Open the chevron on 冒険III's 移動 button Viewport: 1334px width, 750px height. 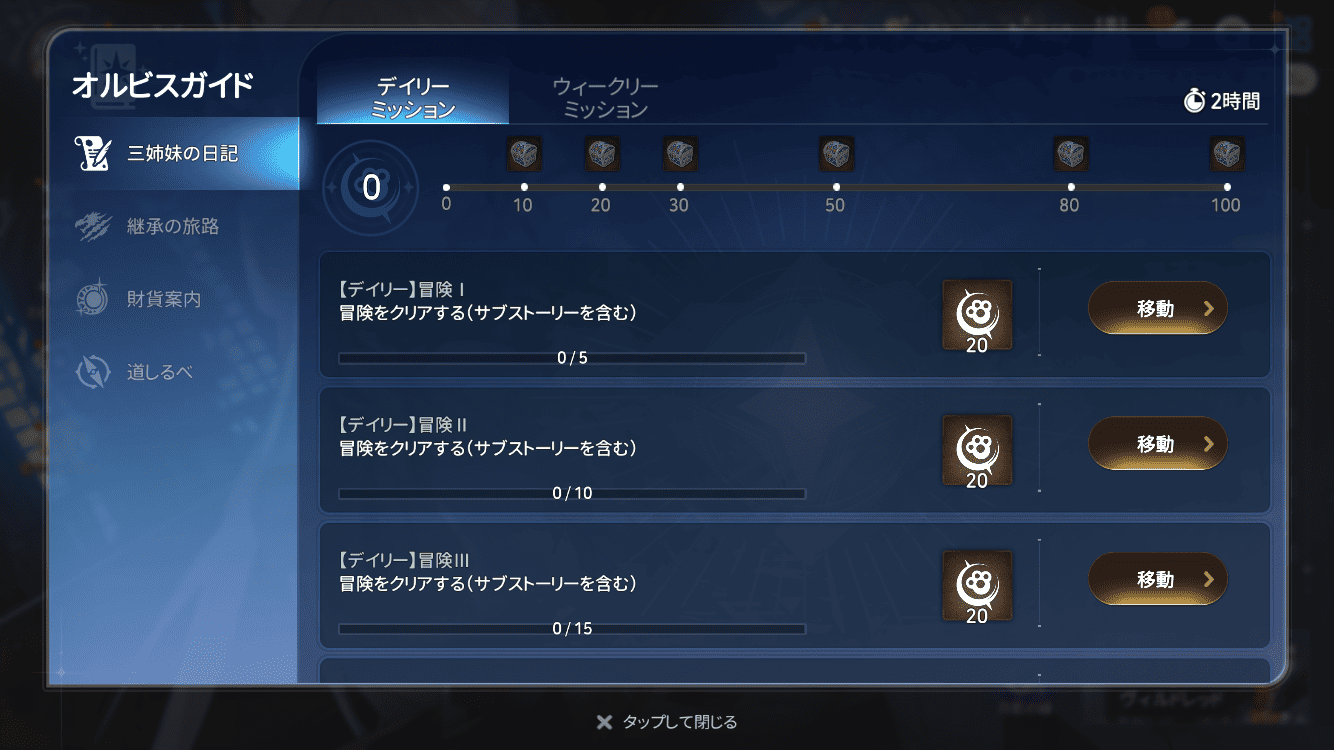(x=1209, y=579)
